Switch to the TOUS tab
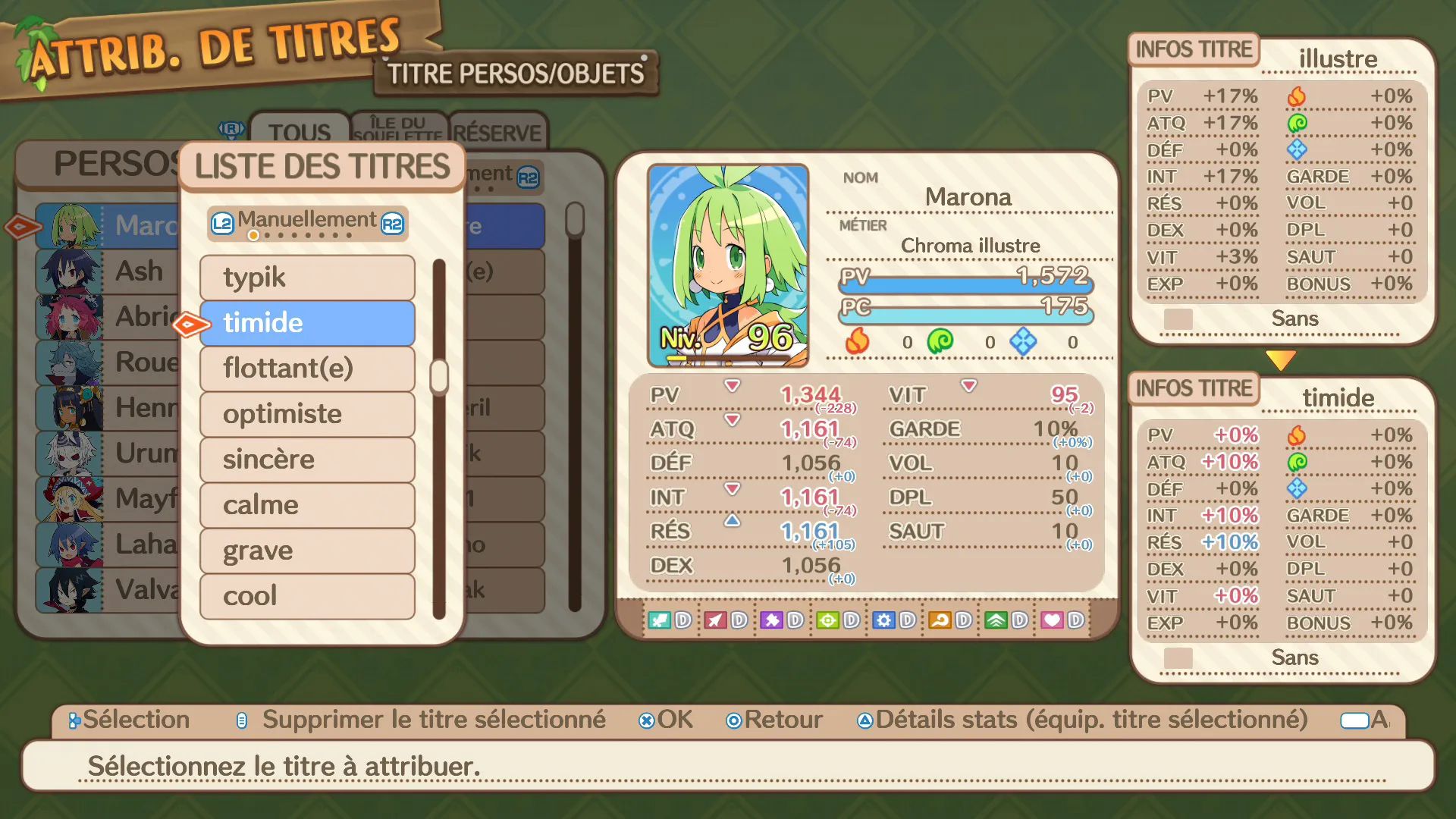This screenshot has width=1456, height=819. coord(300,131)
